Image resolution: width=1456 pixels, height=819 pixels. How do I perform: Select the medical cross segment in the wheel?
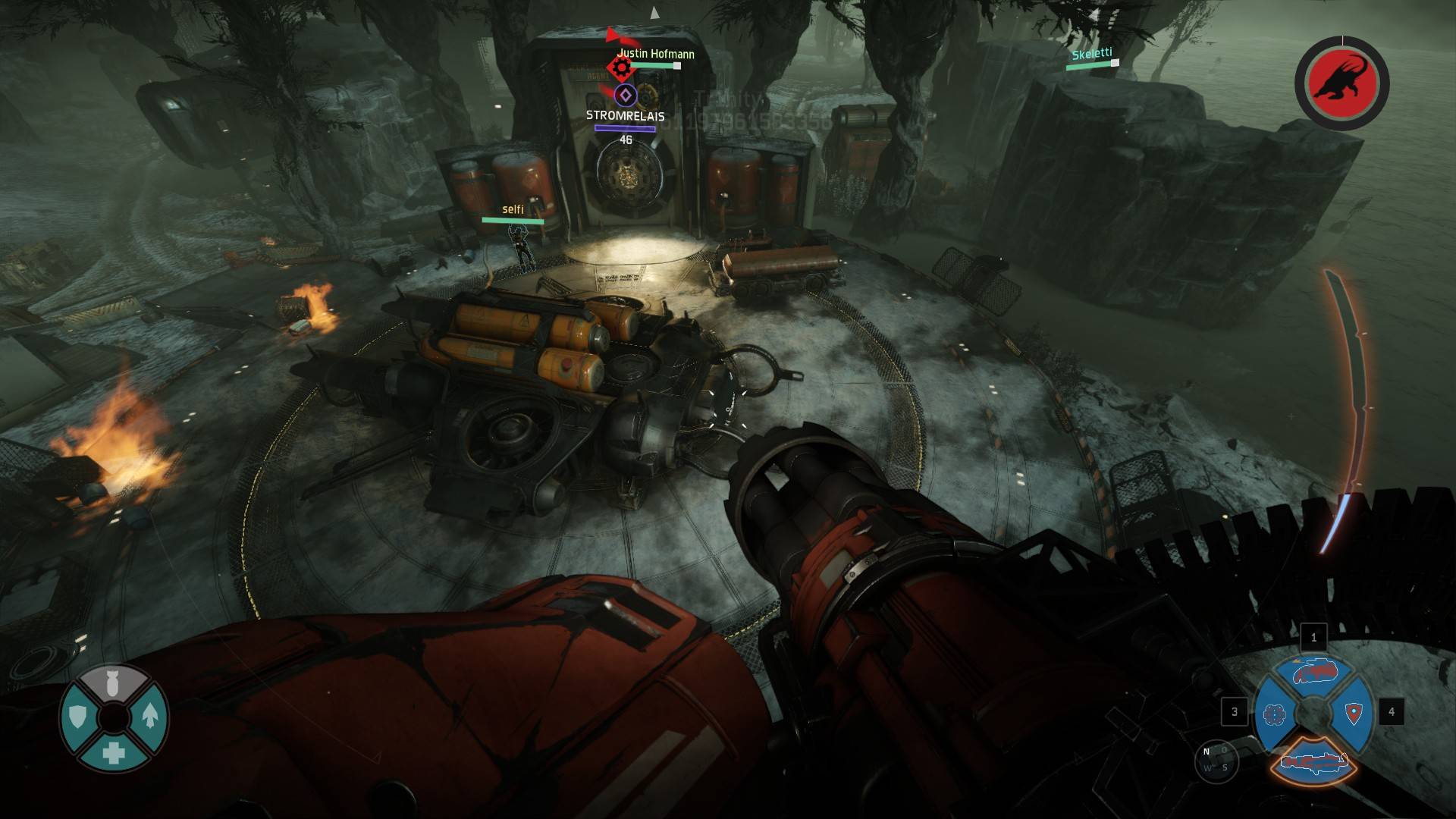[114, 752]
